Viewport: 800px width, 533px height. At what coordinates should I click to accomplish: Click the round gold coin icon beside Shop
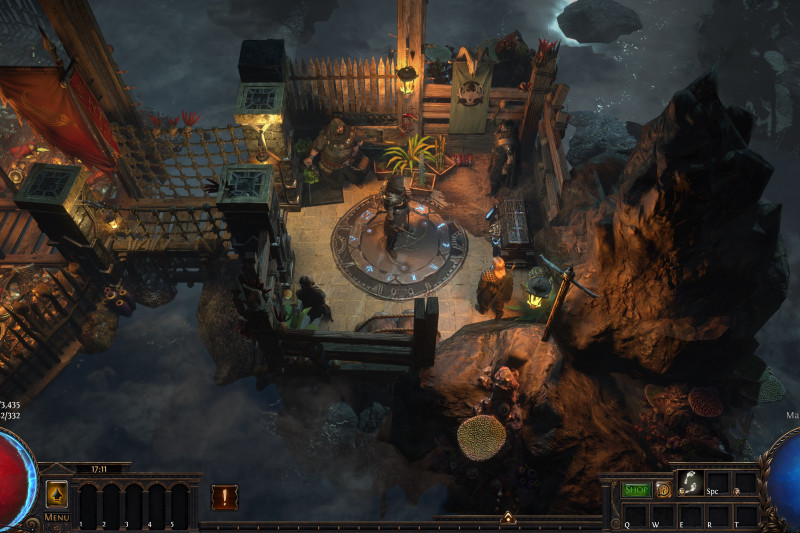pos(663,490)
